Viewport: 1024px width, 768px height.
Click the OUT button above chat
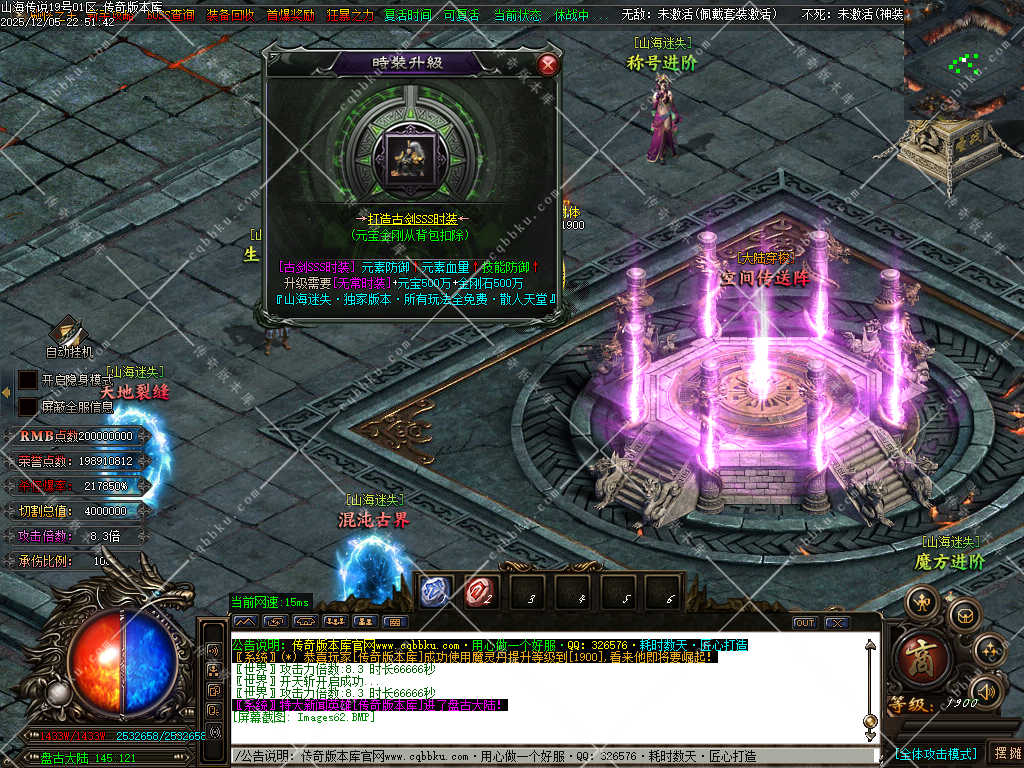tap(805, 622)
